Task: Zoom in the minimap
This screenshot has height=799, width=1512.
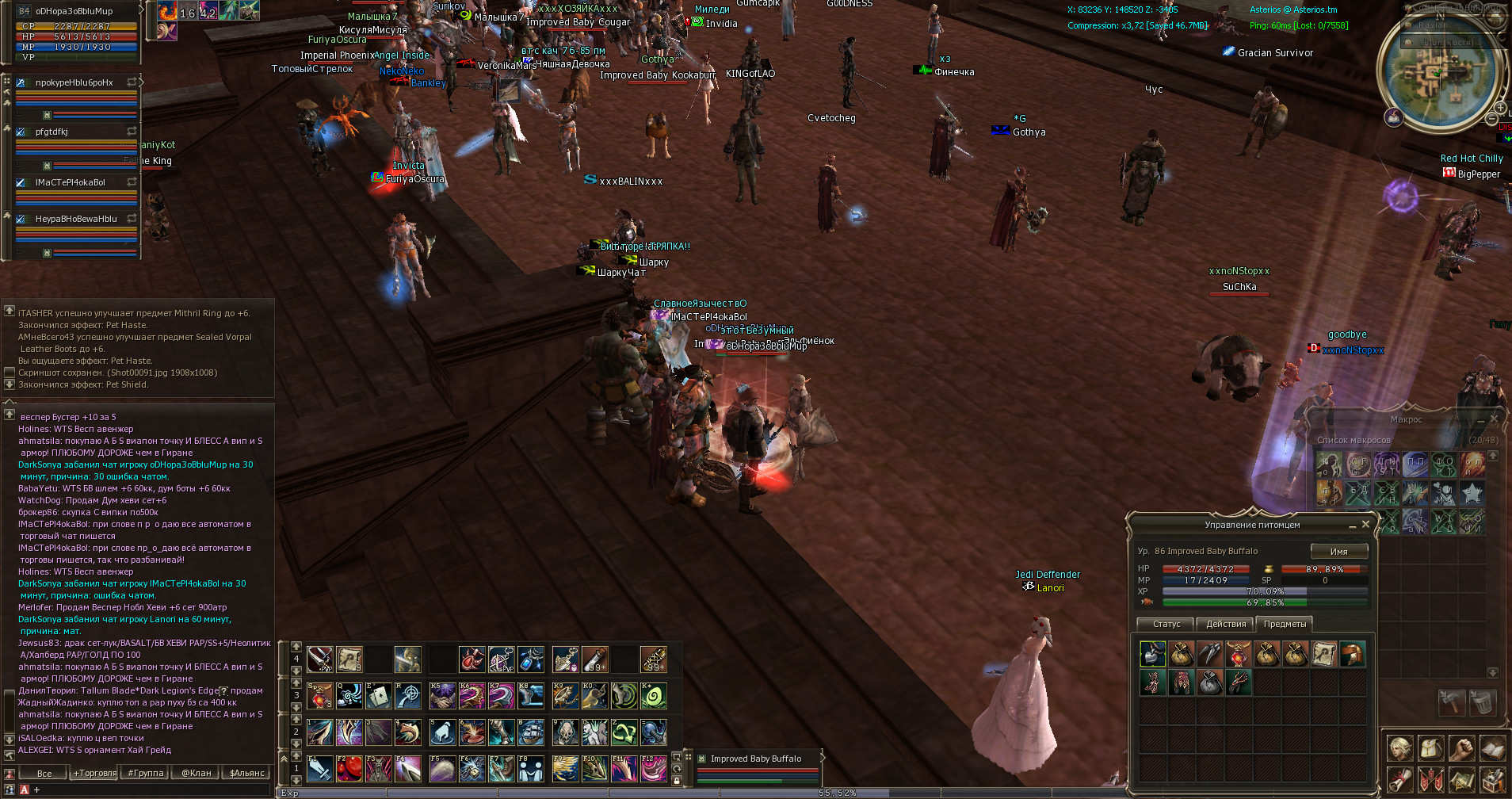Action: 1500,108
